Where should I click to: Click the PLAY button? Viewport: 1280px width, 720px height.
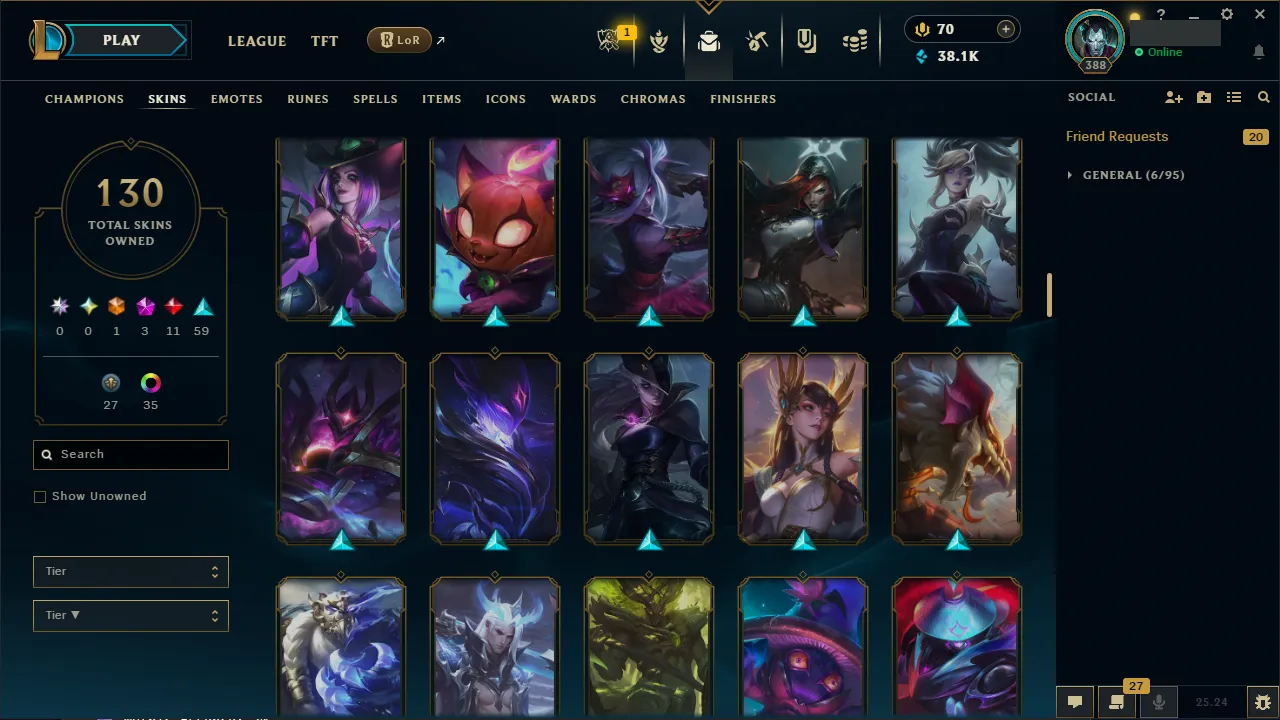pyautogui.click(x=121, y=40)
